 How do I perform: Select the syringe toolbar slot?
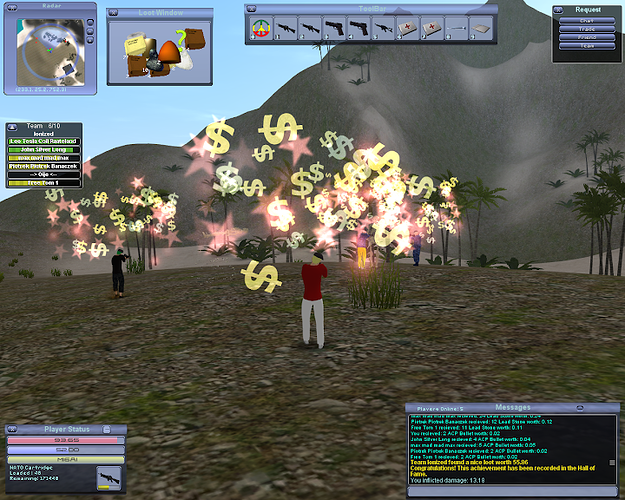457,29
